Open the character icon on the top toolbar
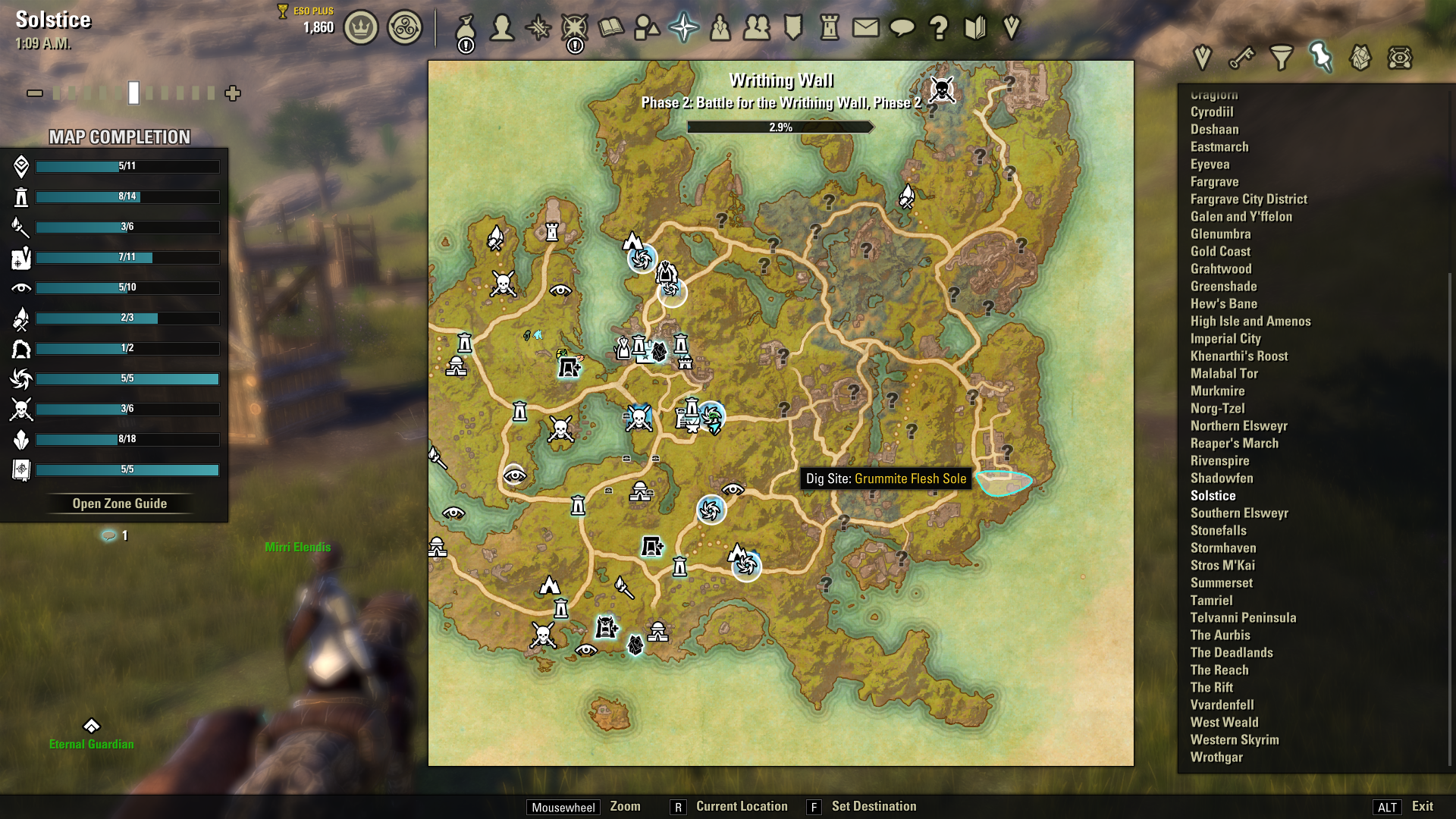 [502, 28]
